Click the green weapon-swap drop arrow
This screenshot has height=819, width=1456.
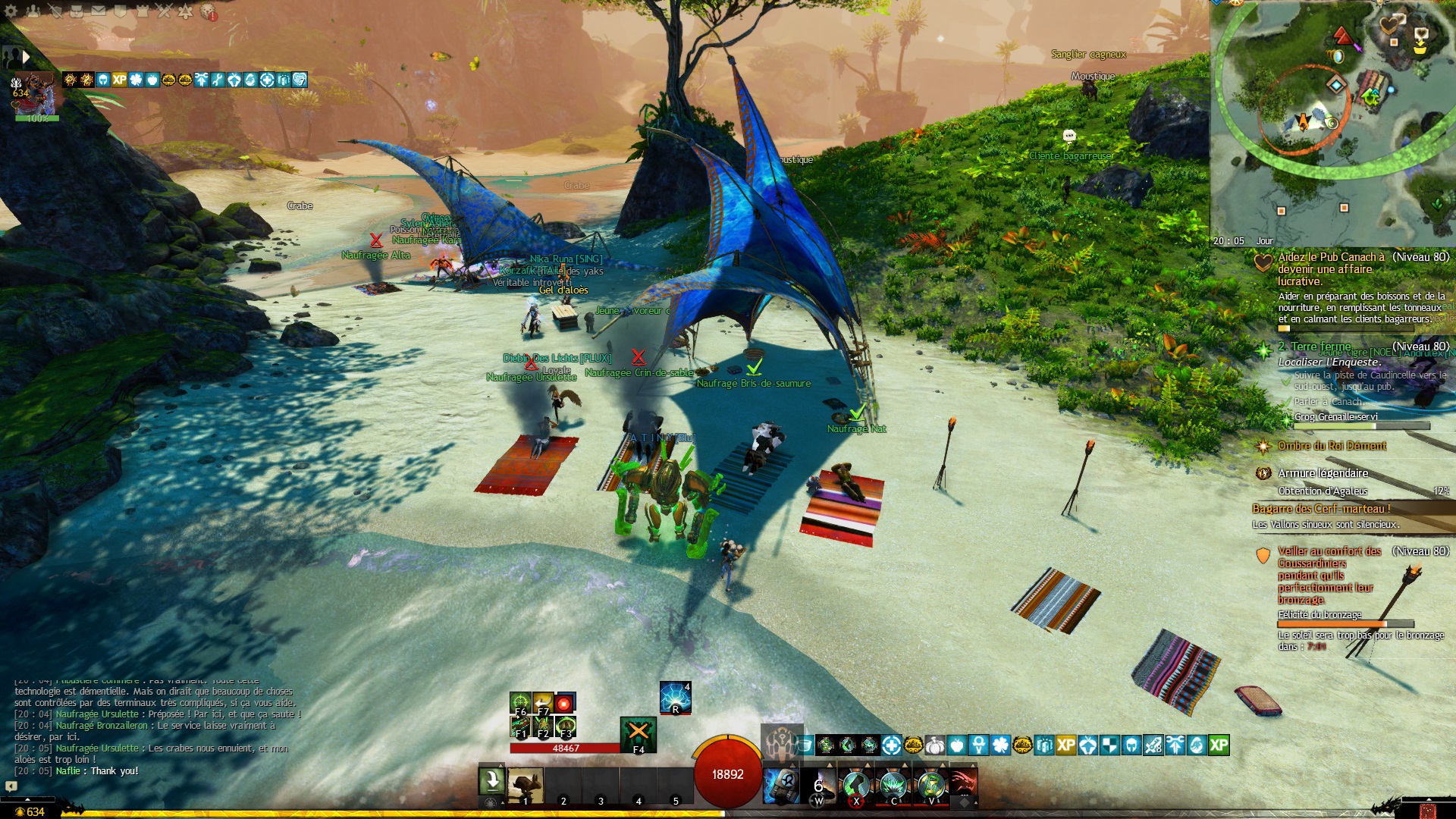click(x=491, y=781)
